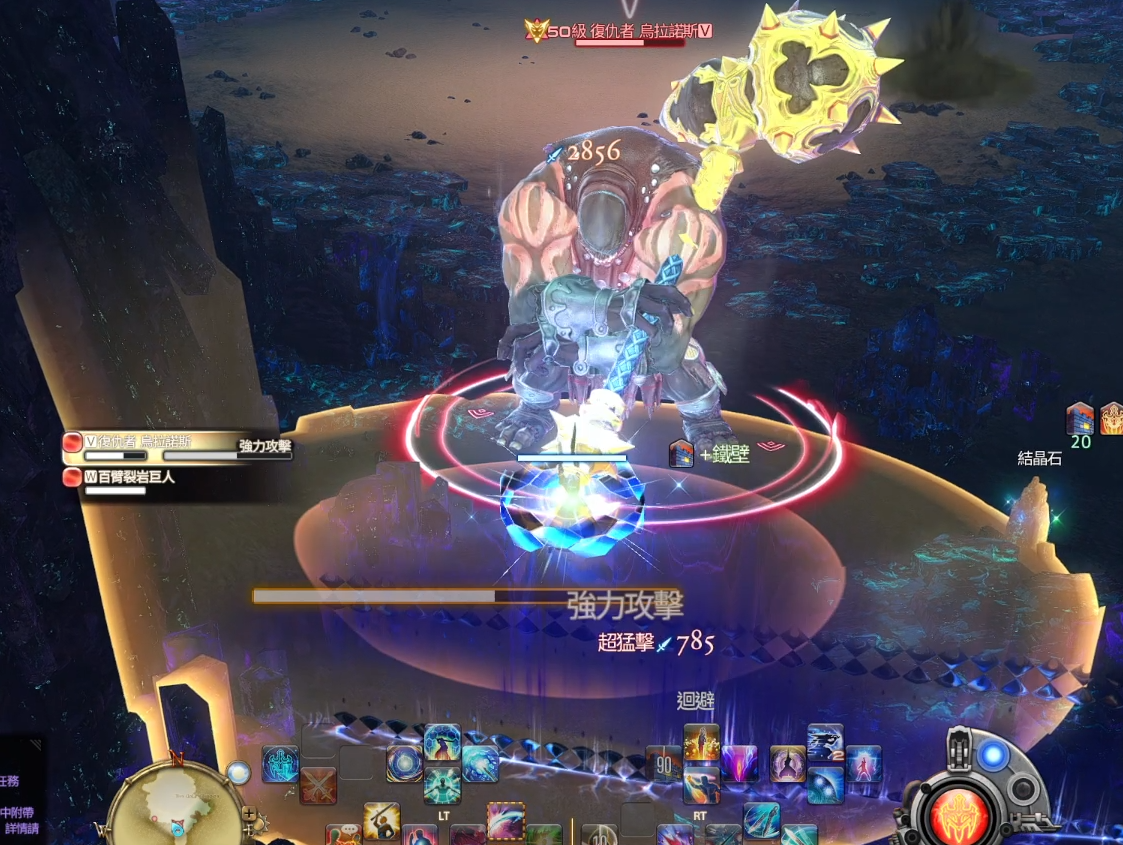Activate the golden flame warrior ability

[x=702, y=743]
